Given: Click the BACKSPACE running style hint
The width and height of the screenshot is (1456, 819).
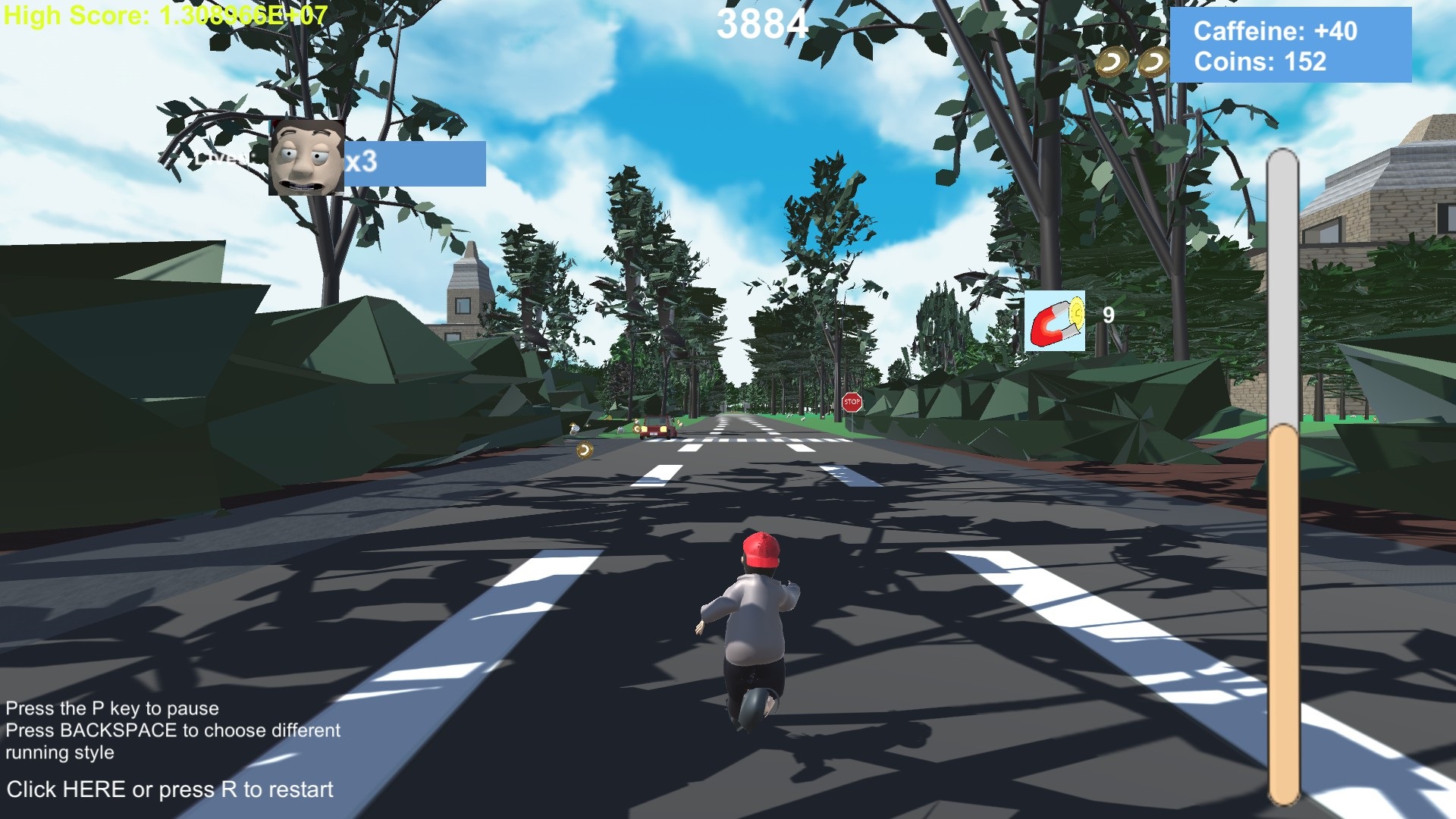Looking at the screenshot, I should pos(173,730).
